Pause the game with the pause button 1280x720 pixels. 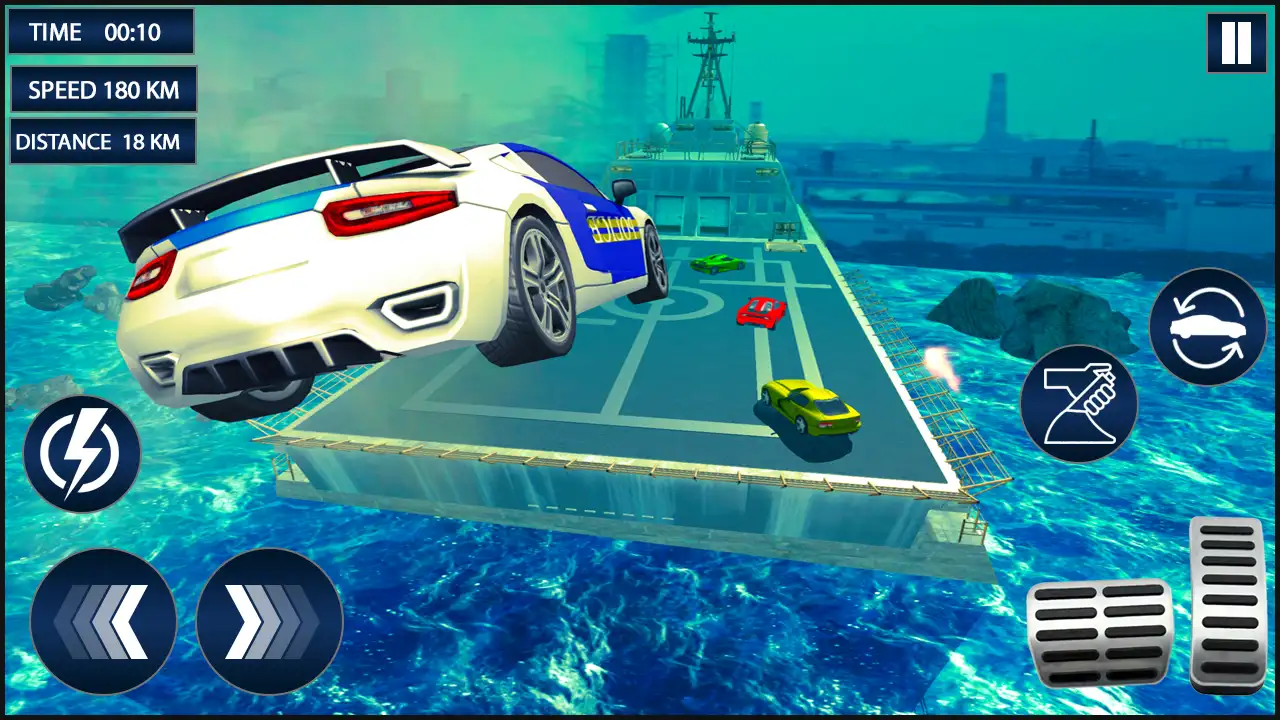(x=1236, y=43)
